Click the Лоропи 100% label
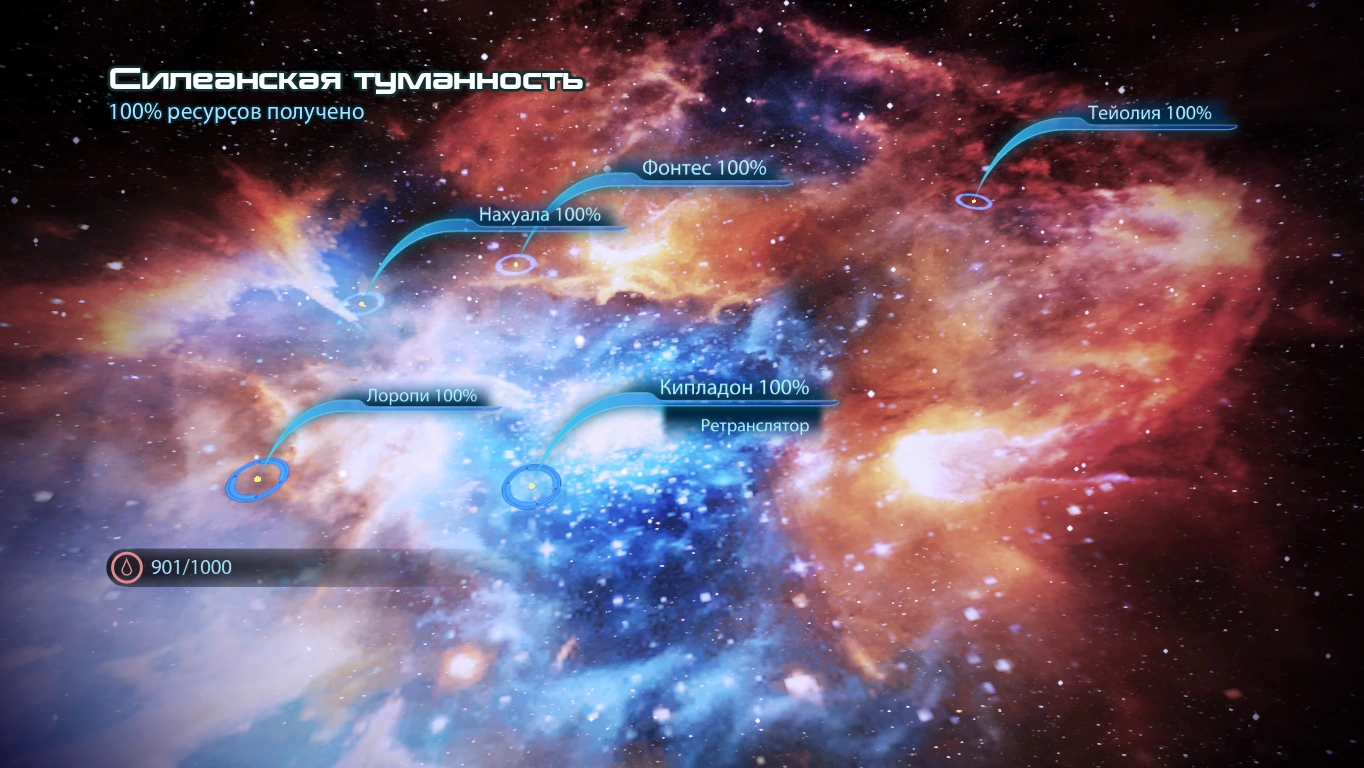Viewport: 1364px width, 768px height. 422,397
